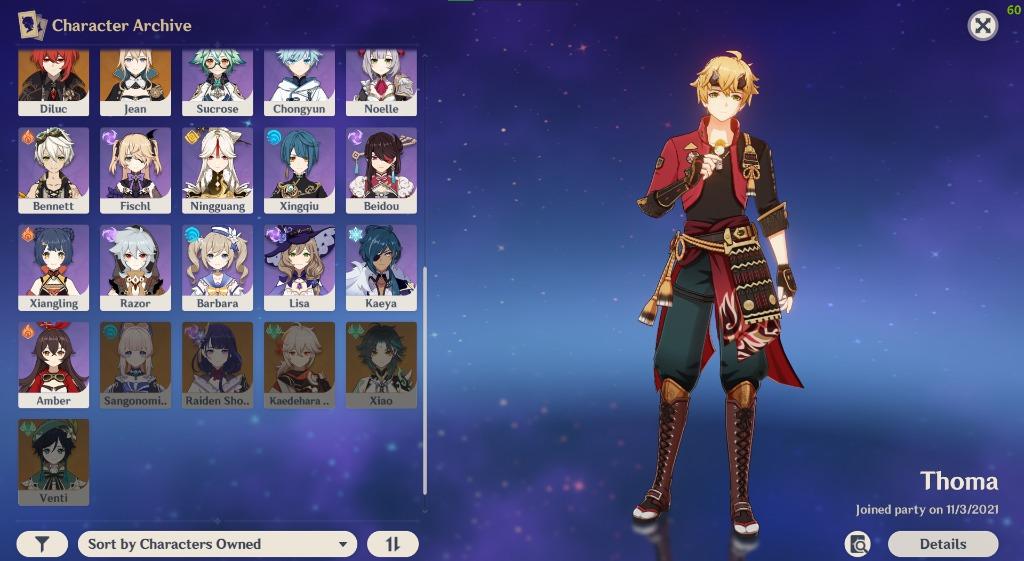Select Razor's portrait

[135, 266]
